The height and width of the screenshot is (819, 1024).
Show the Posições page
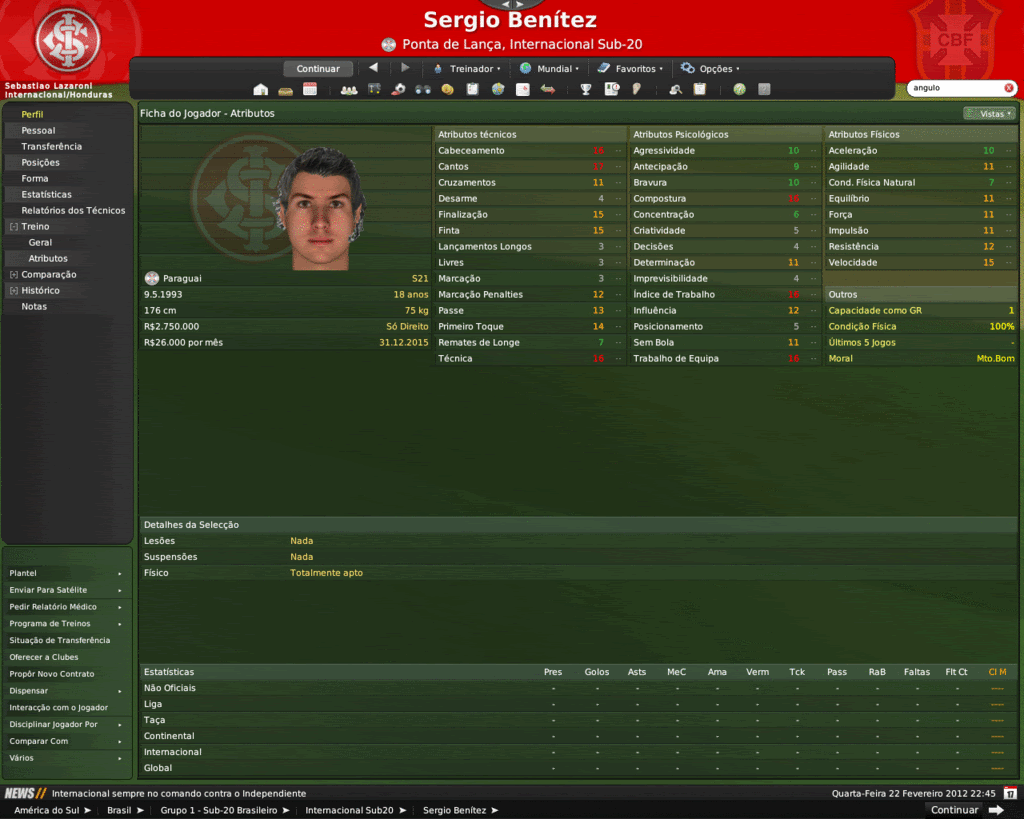point(40,163)
